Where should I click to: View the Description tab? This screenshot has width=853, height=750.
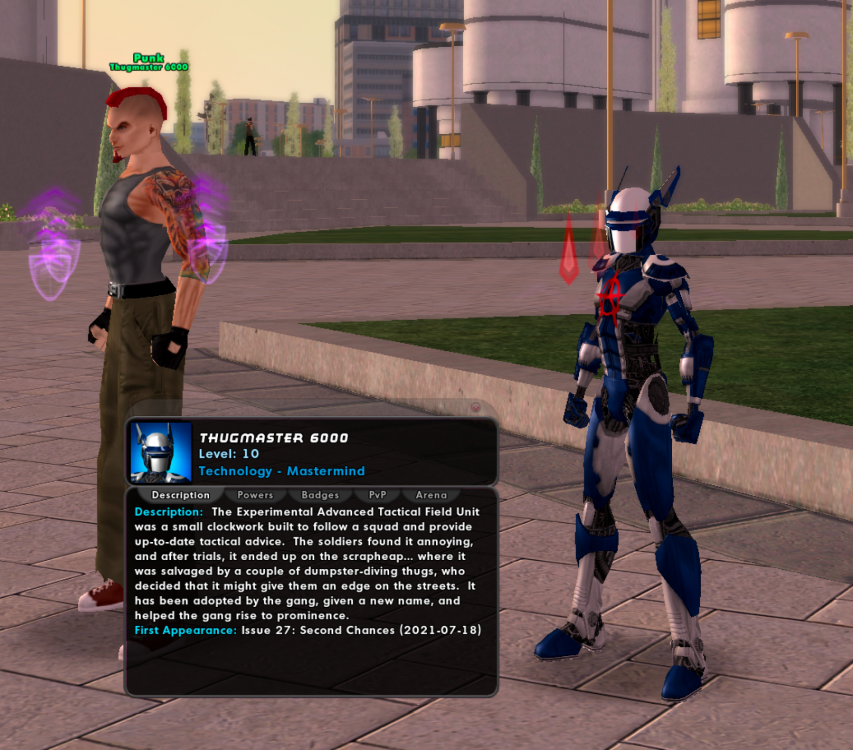pyautogui.click(x=180, y=495)
